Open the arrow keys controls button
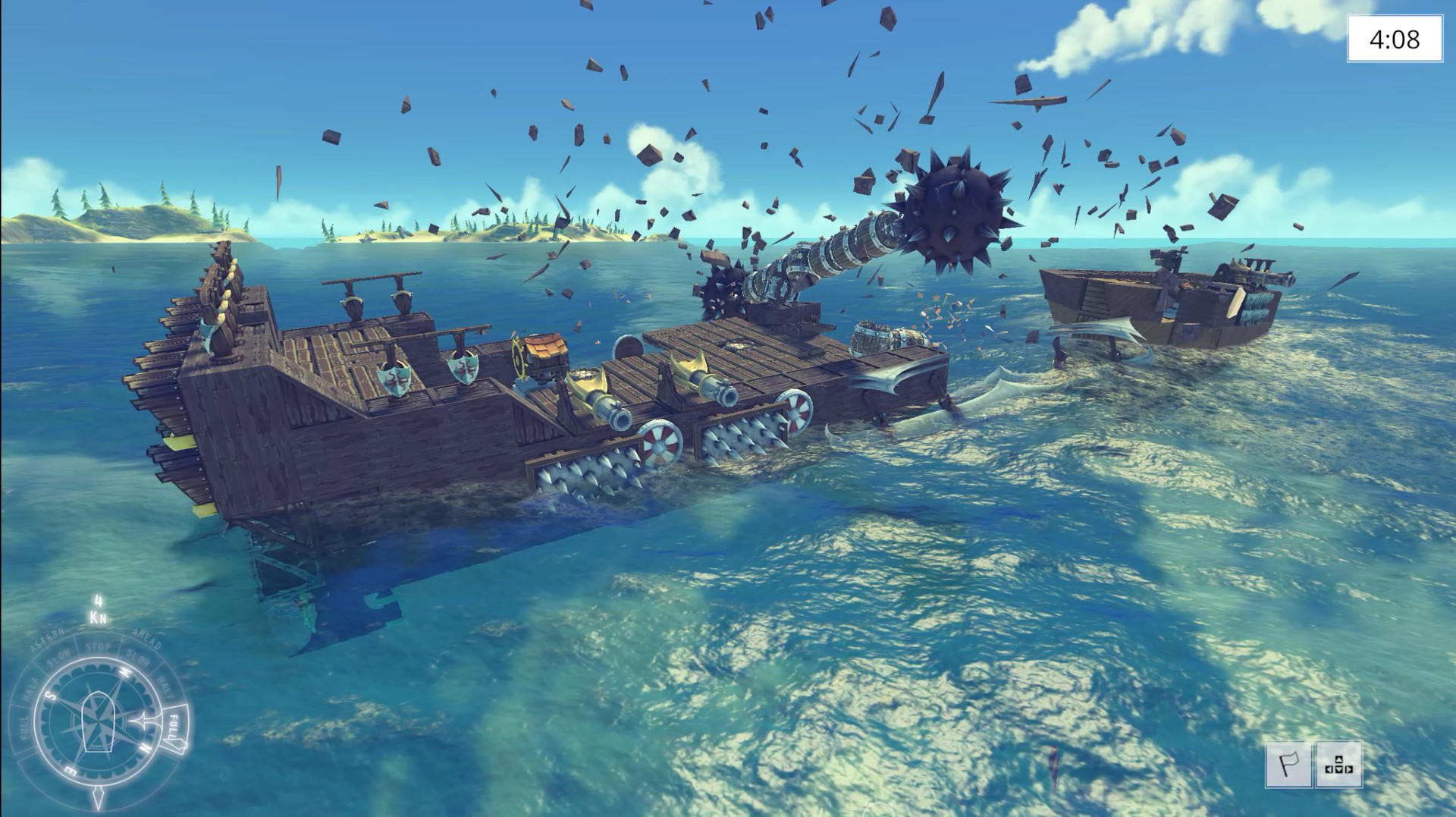This screenshot has width=1456, height=817. click(x=1338, y=765)
